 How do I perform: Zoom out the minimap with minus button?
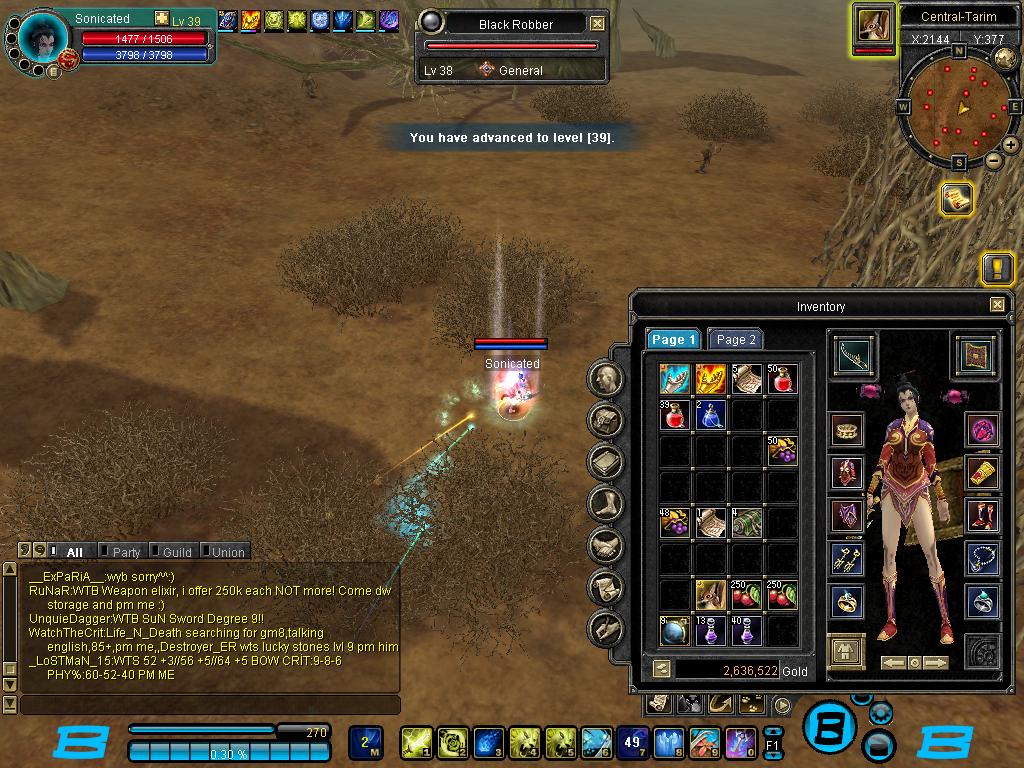[994, 160]
